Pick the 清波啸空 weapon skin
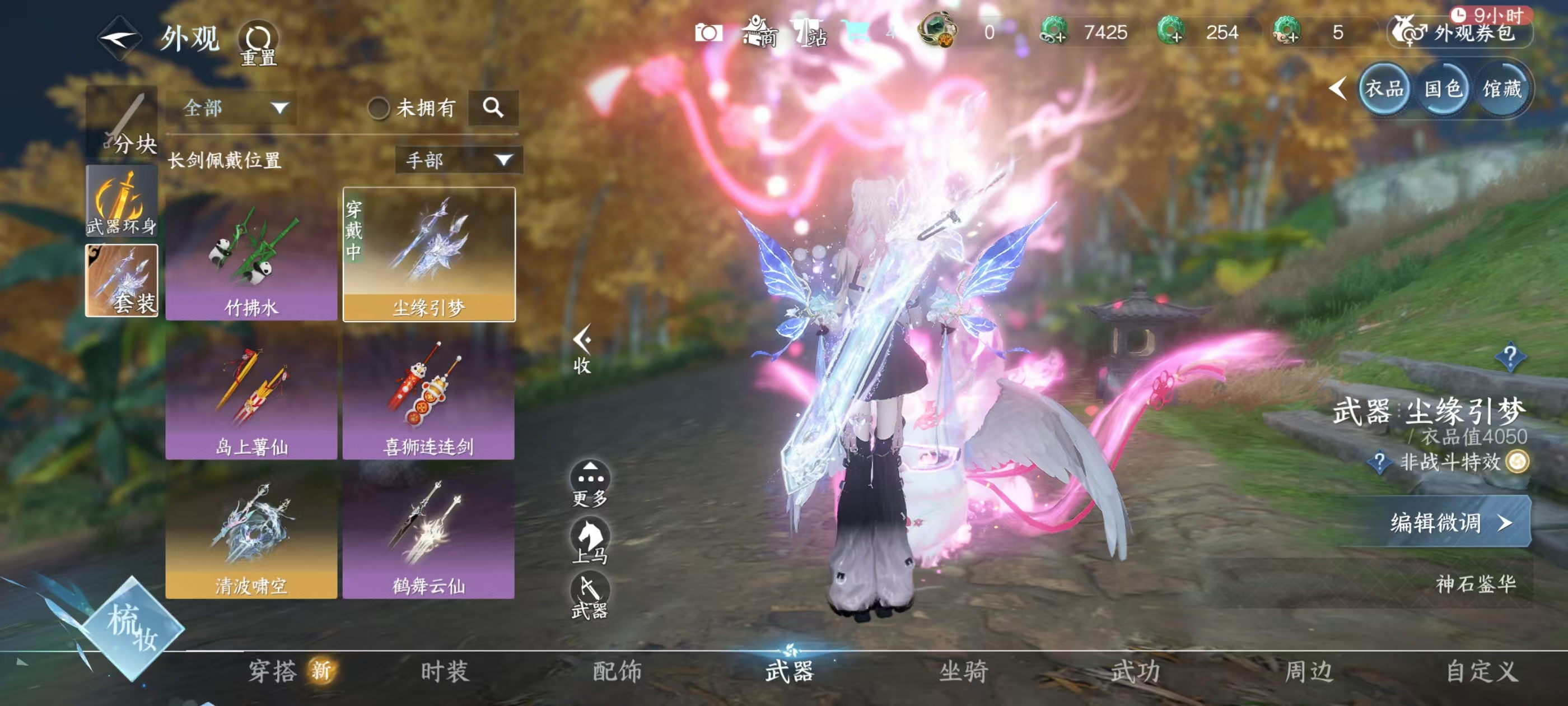Image resolution: width=1568 pixels, height=706 pixels. [251, 533]
